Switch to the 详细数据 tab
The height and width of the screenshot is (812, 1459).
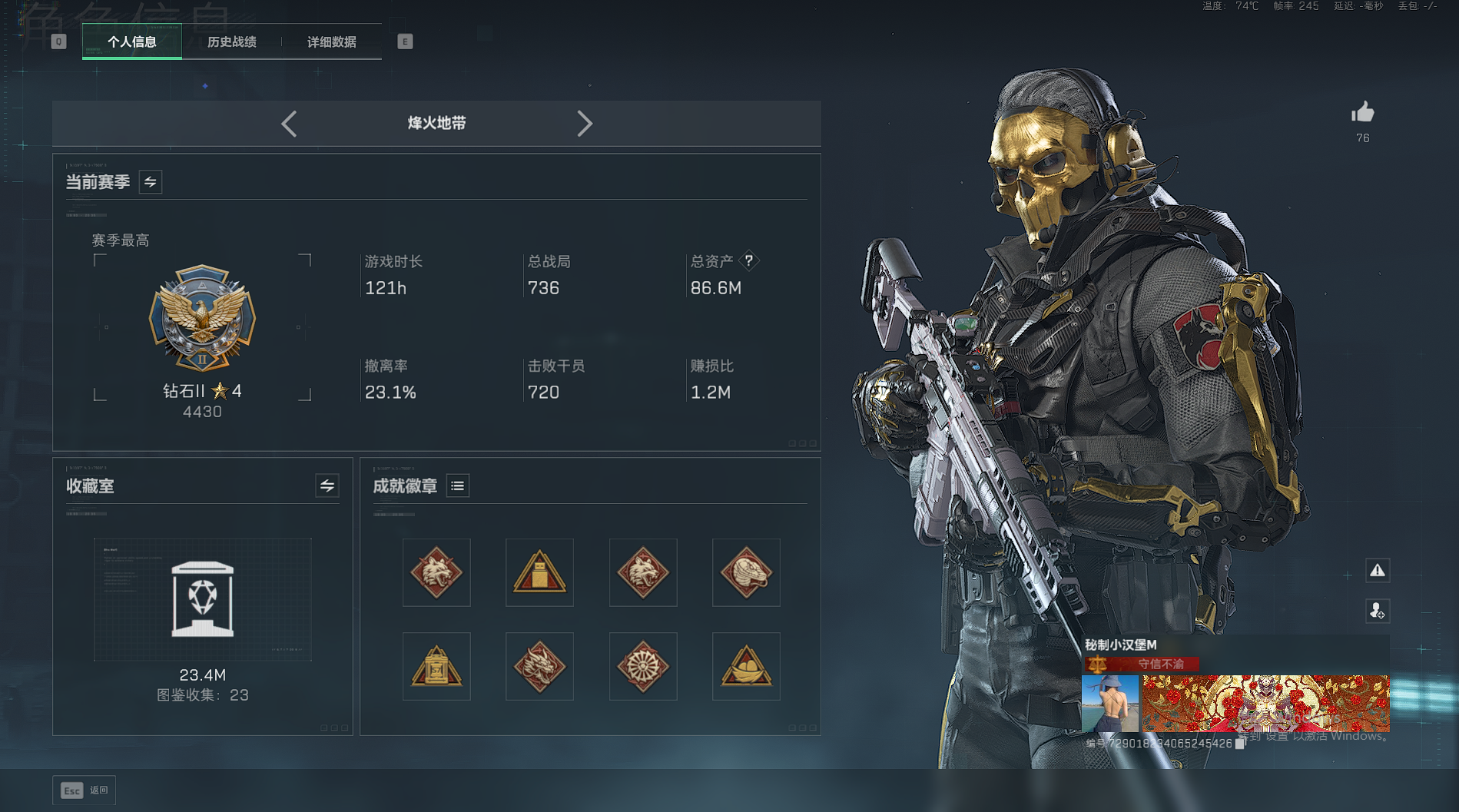(331, 41)
